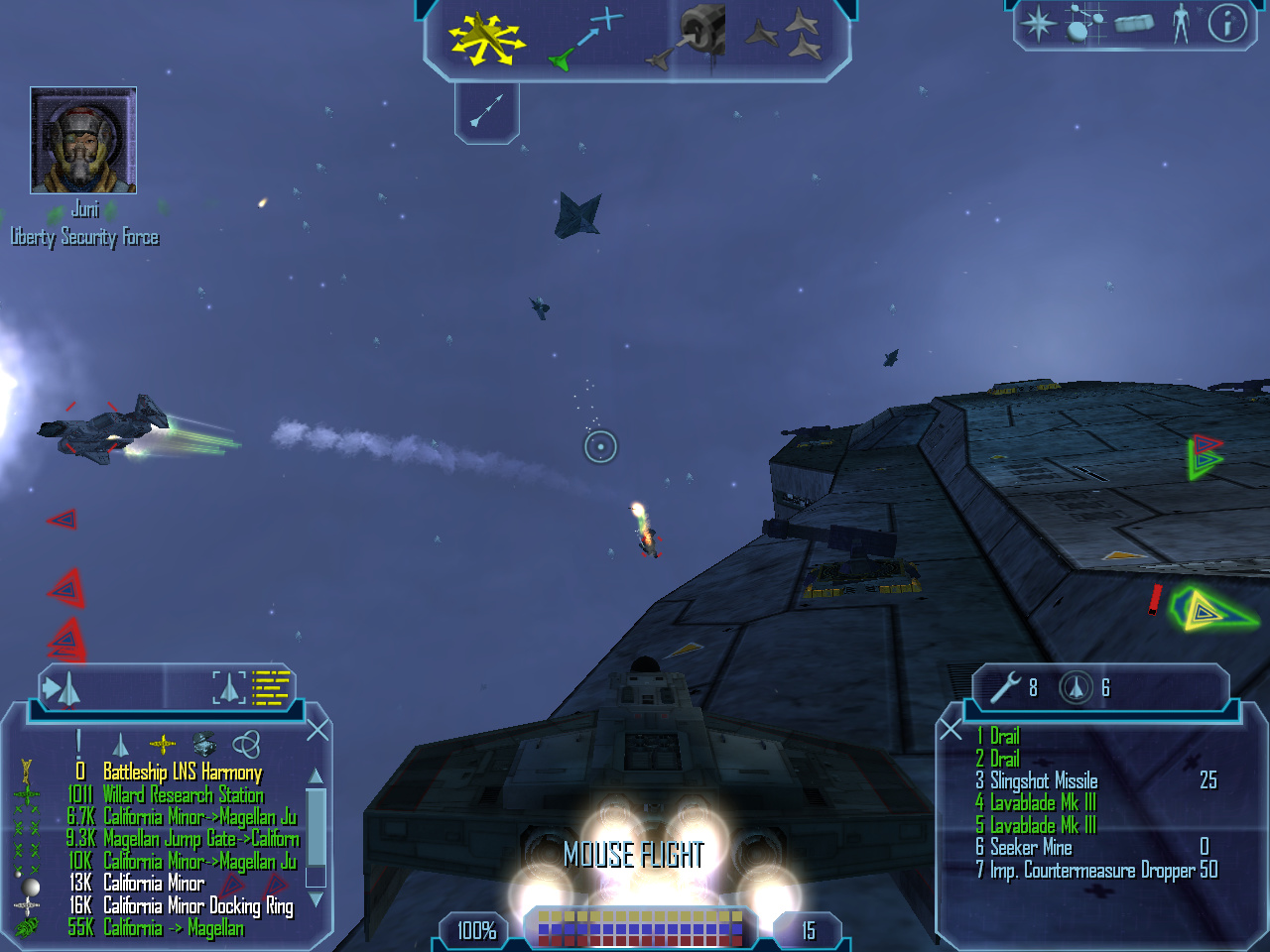Viewport: 1270px width, 952px height.
Task: Close the contact list panel
Action: (x=317, y=731)
